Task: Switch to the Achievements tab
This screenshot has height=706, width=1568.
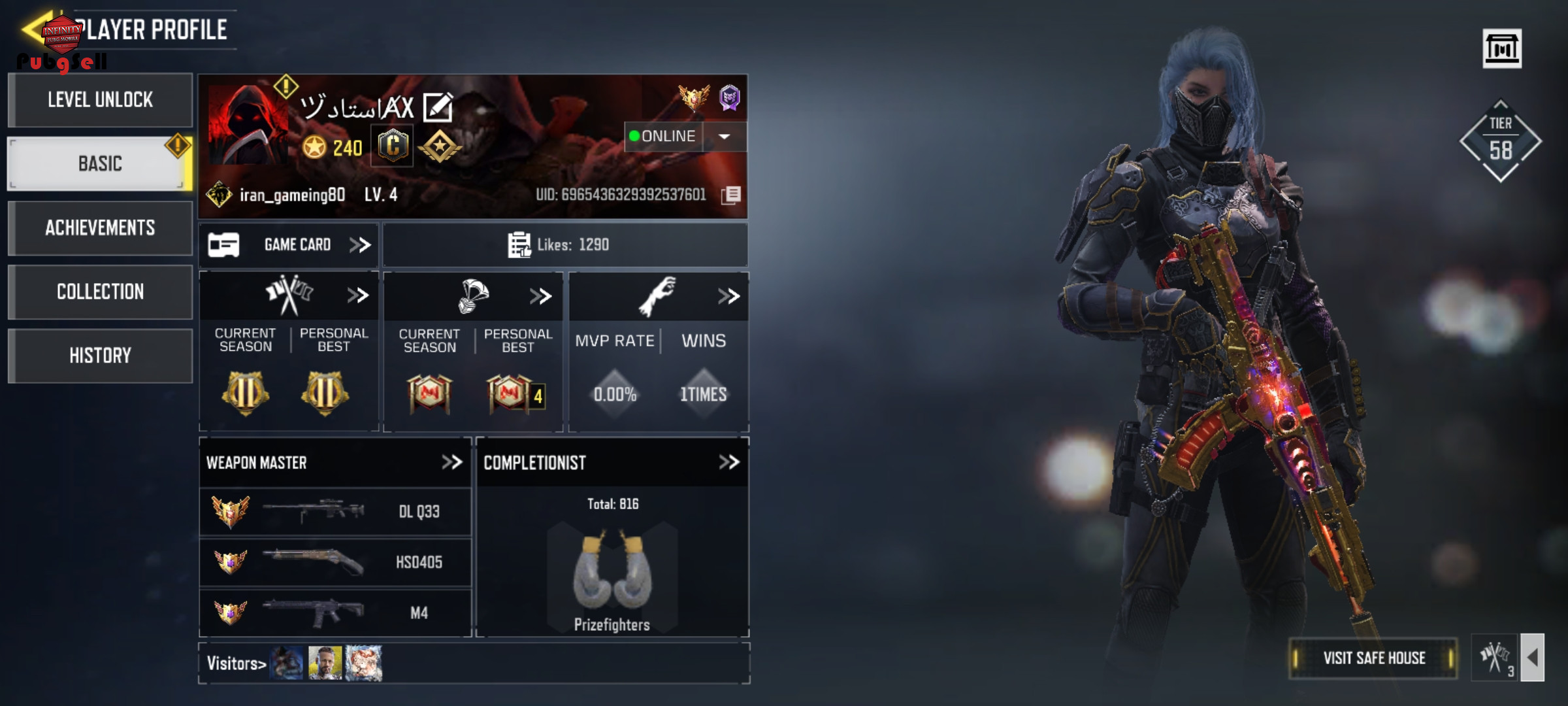Action: pyautogui.click(x=100, y=227)
